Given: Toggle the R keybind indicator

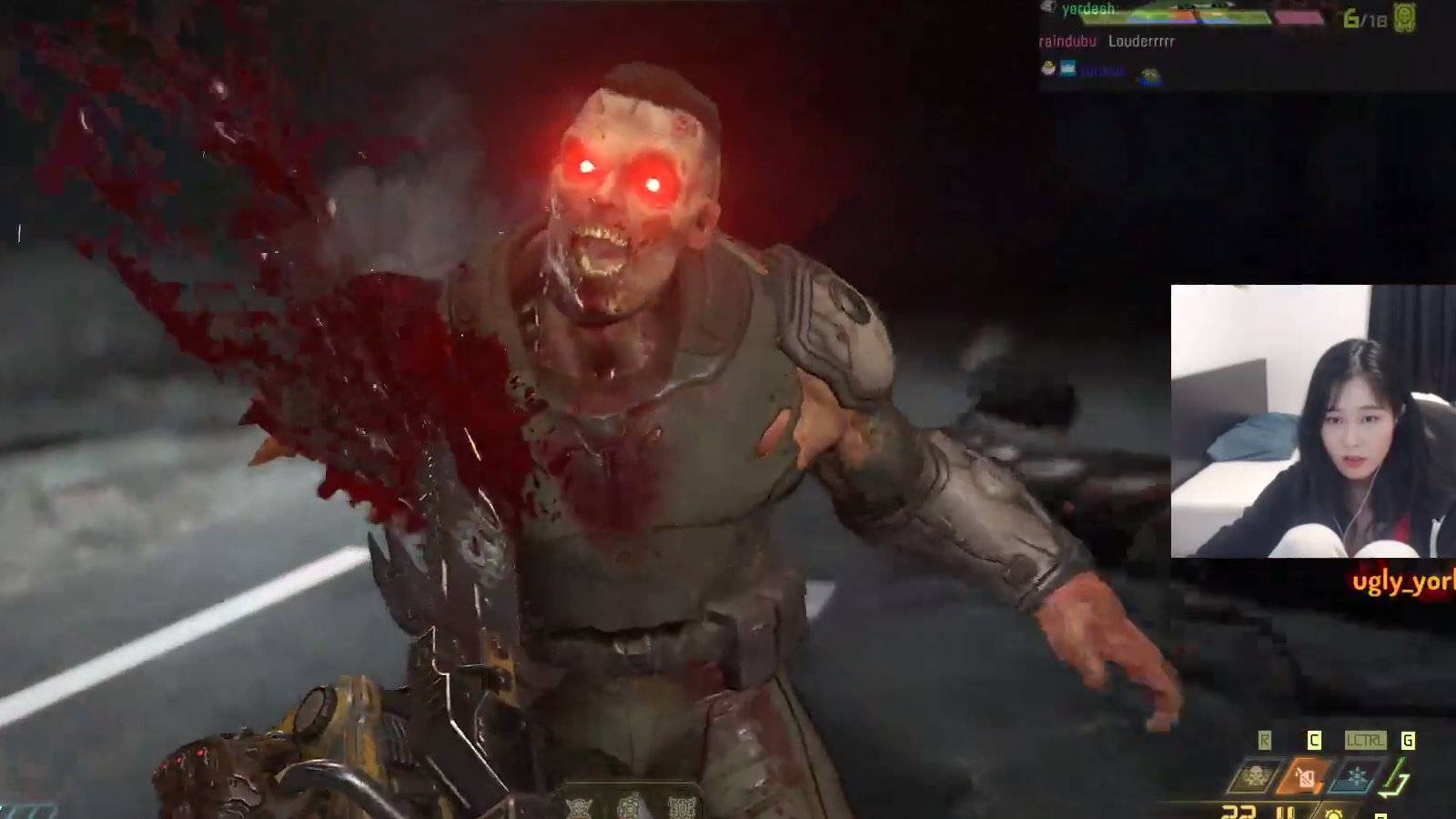Looking at the screenshot, I should pyautogui.click(x=1265, y=739).
